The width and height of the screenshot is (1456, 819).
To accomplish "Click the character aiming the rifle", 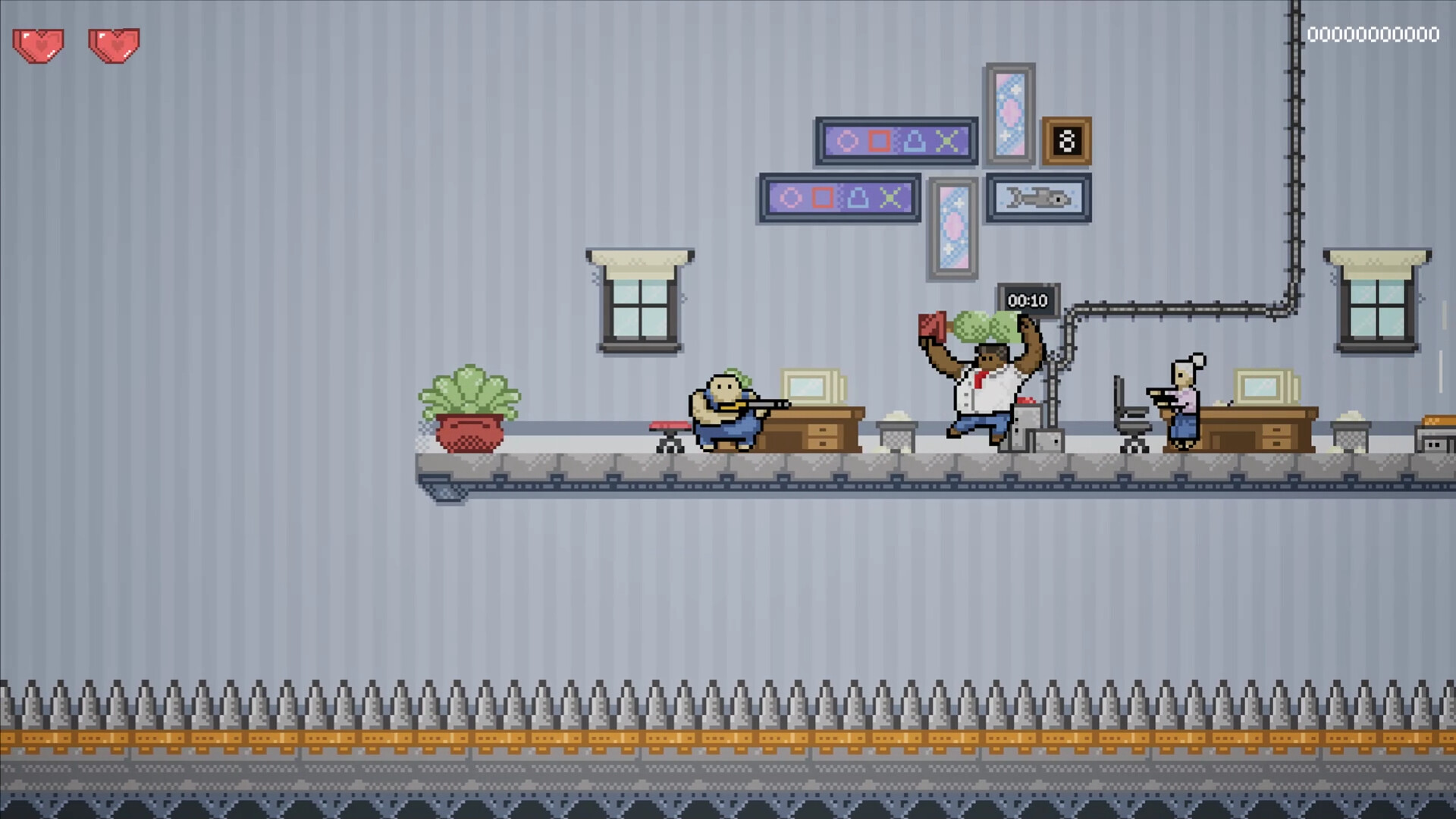I will tap(728, 409).
